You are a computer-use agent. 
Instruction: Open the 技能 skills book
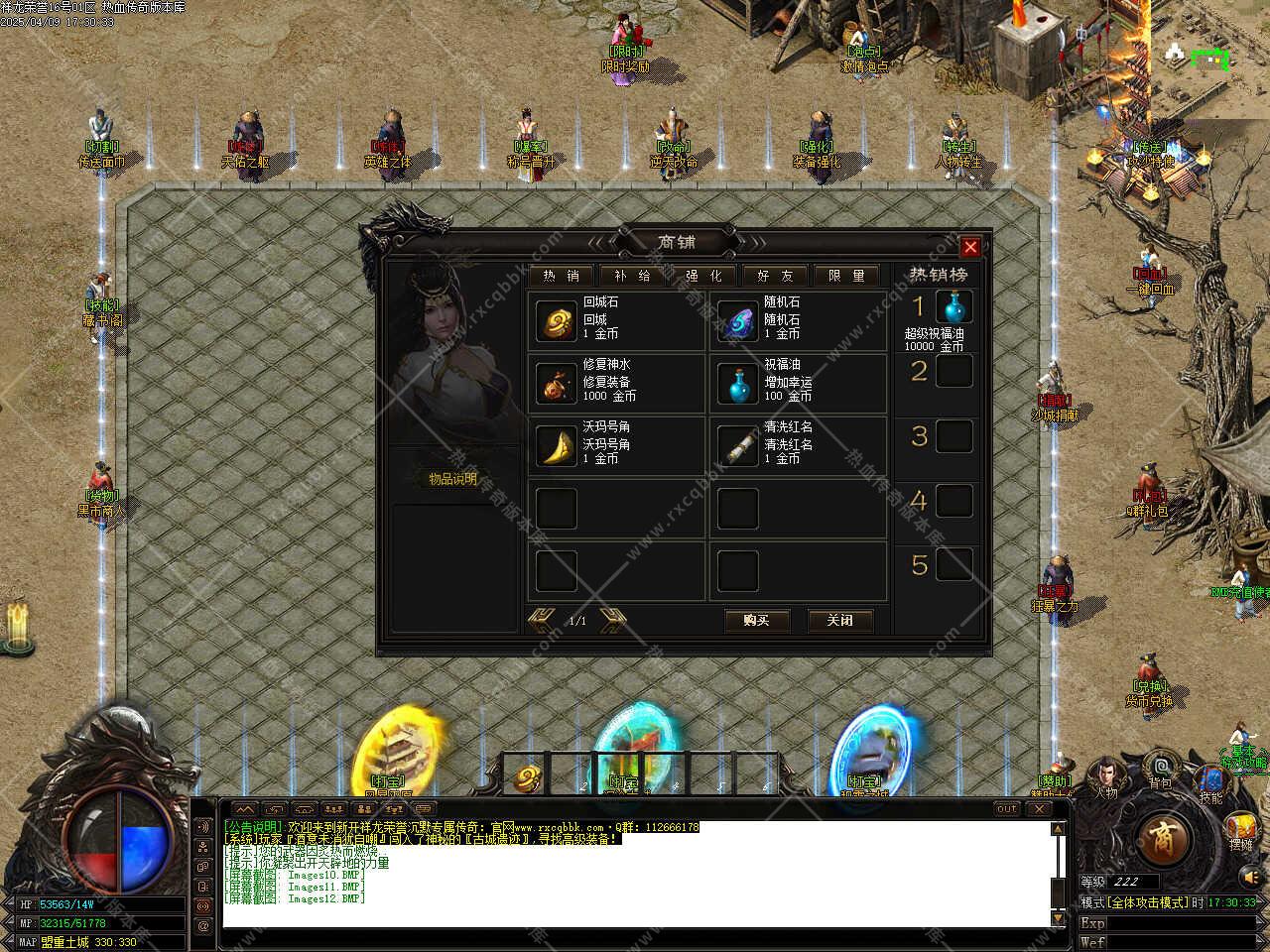pos(1210,781)
